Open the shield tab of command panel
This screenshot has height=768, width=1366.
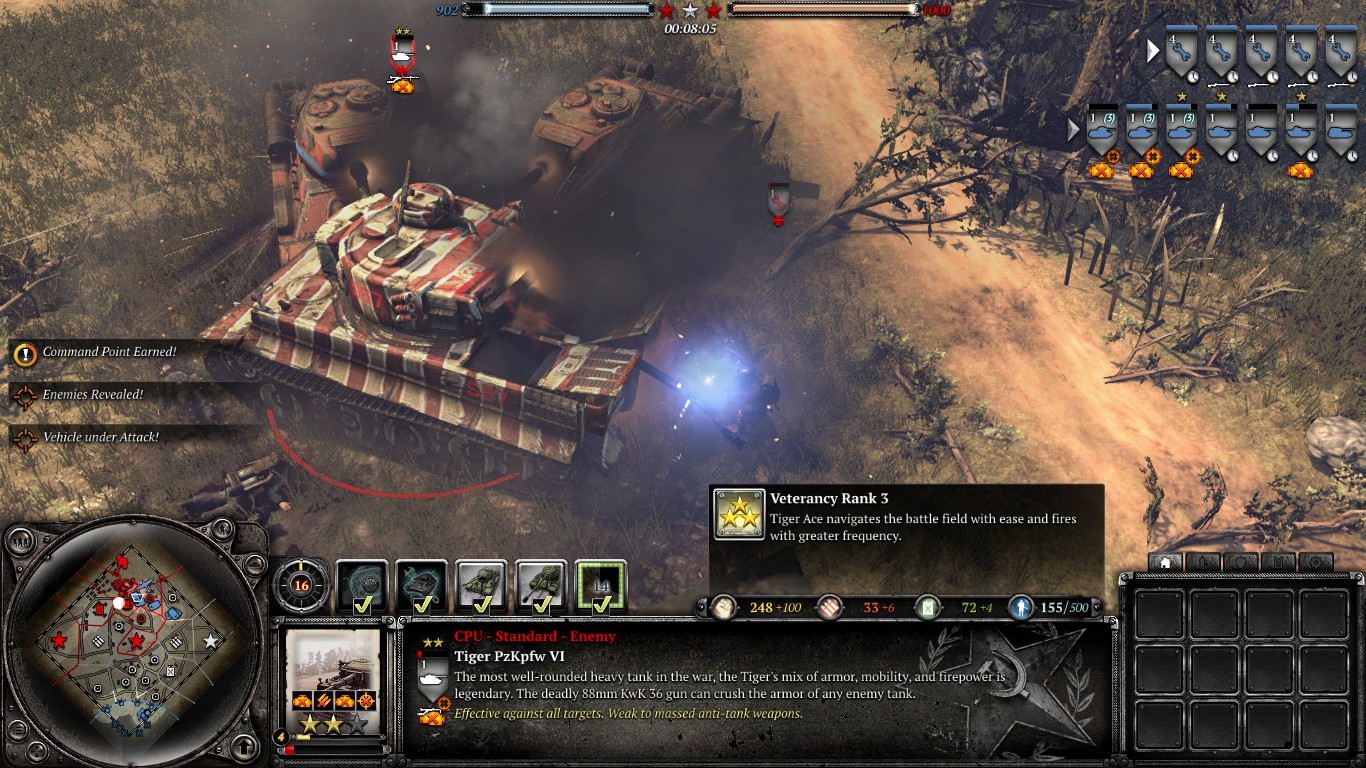(x=1240, y=562)
